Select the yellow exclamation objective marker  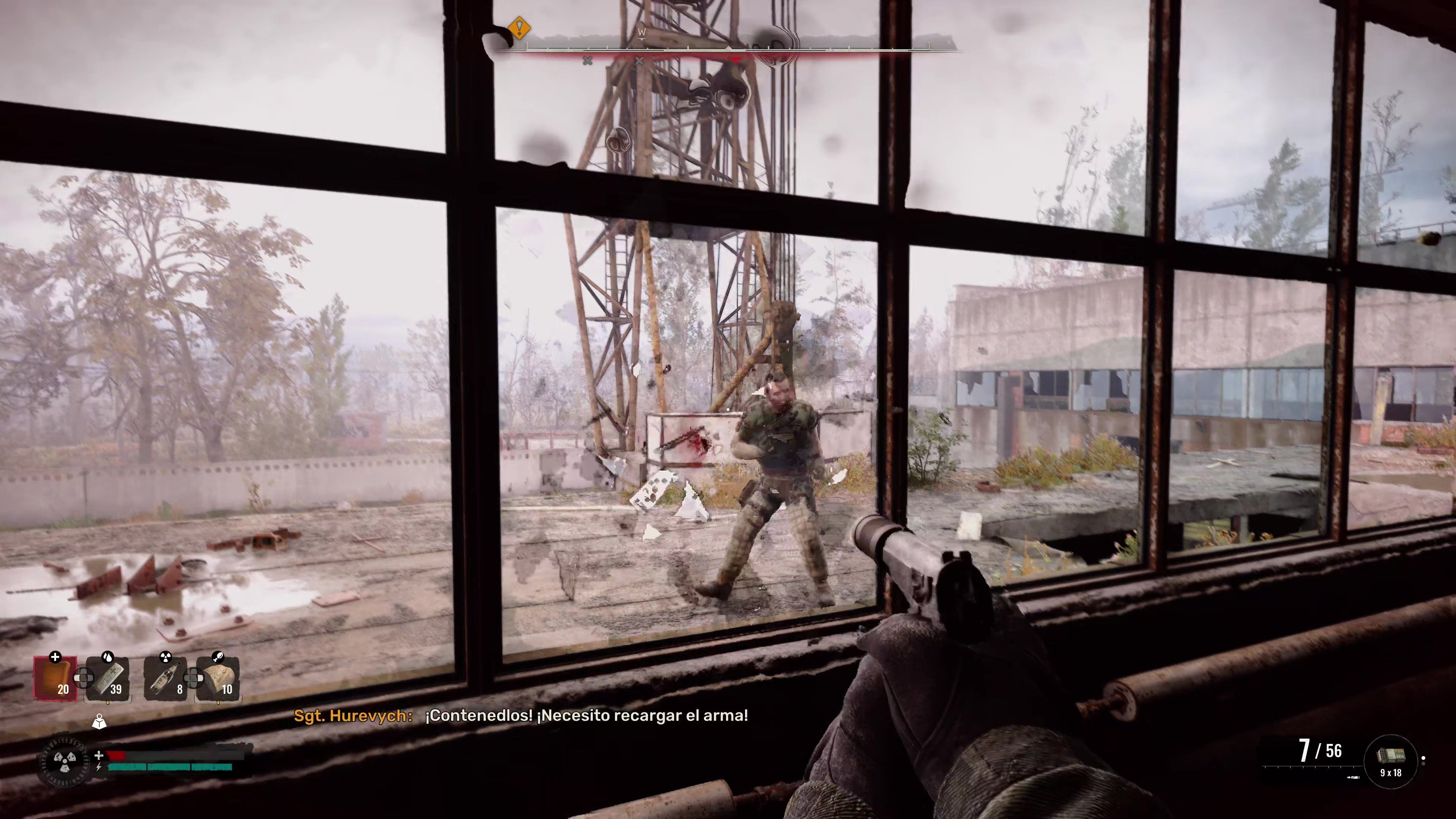click(x=519, y=27)
